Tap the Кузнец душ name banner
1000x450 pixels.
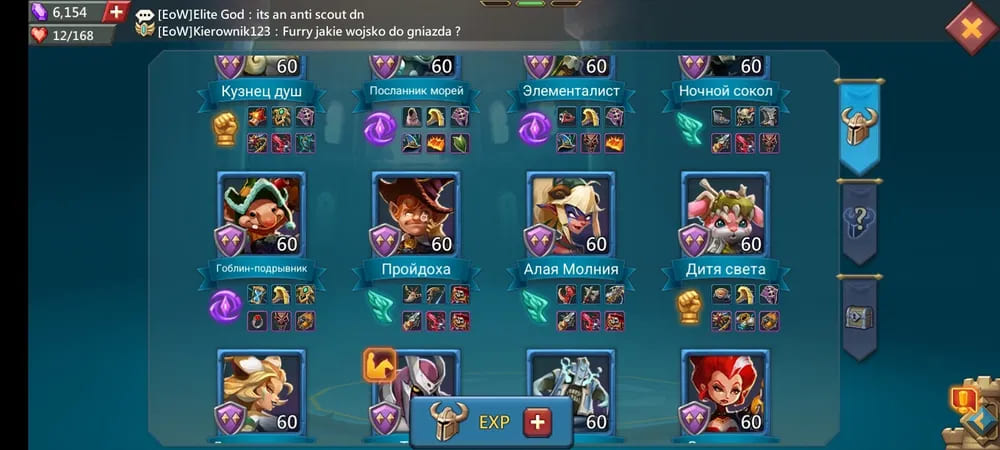261,92
